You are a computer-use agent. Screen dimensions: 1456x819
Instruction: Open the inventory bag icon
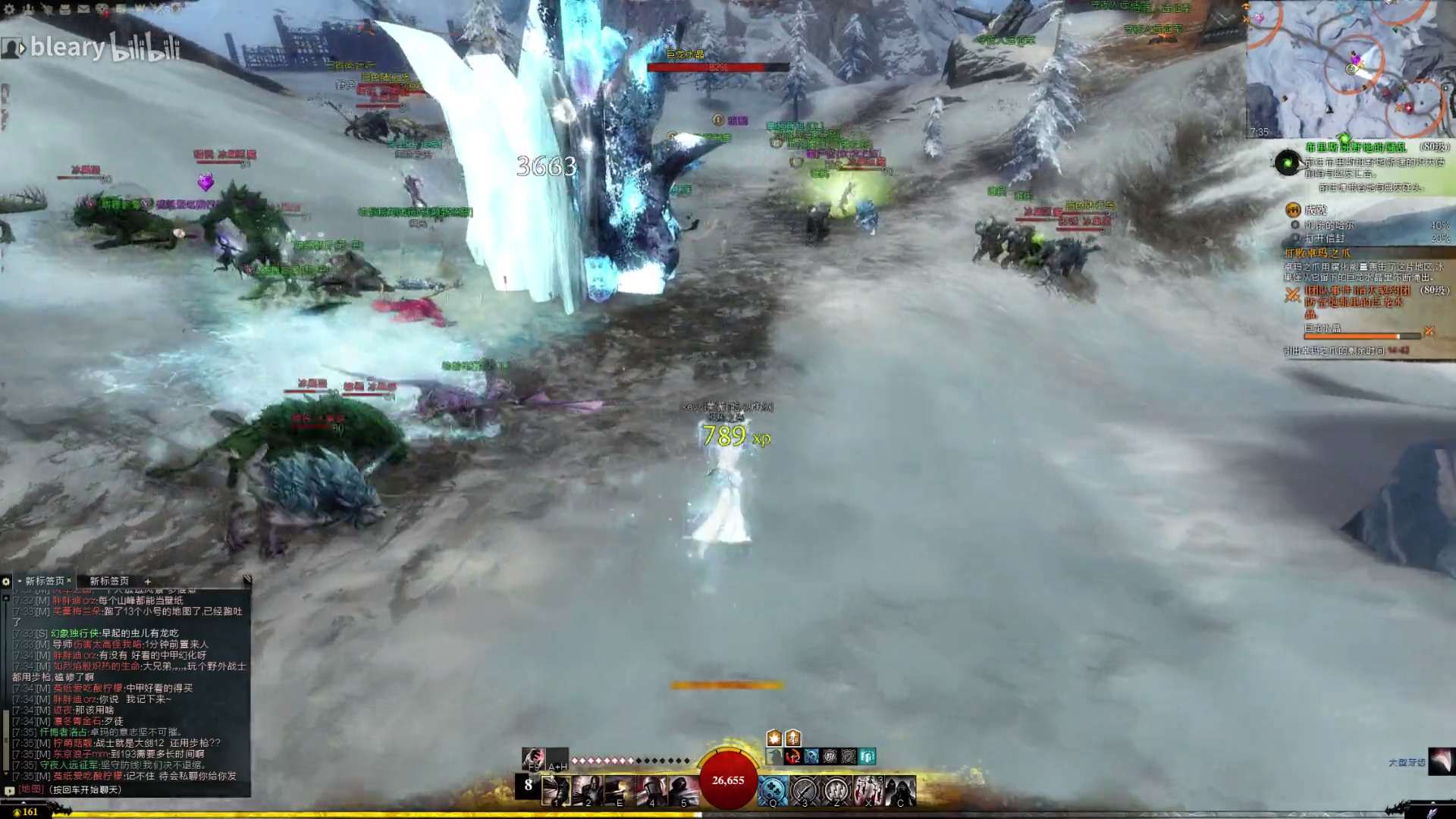pos(65,9)
